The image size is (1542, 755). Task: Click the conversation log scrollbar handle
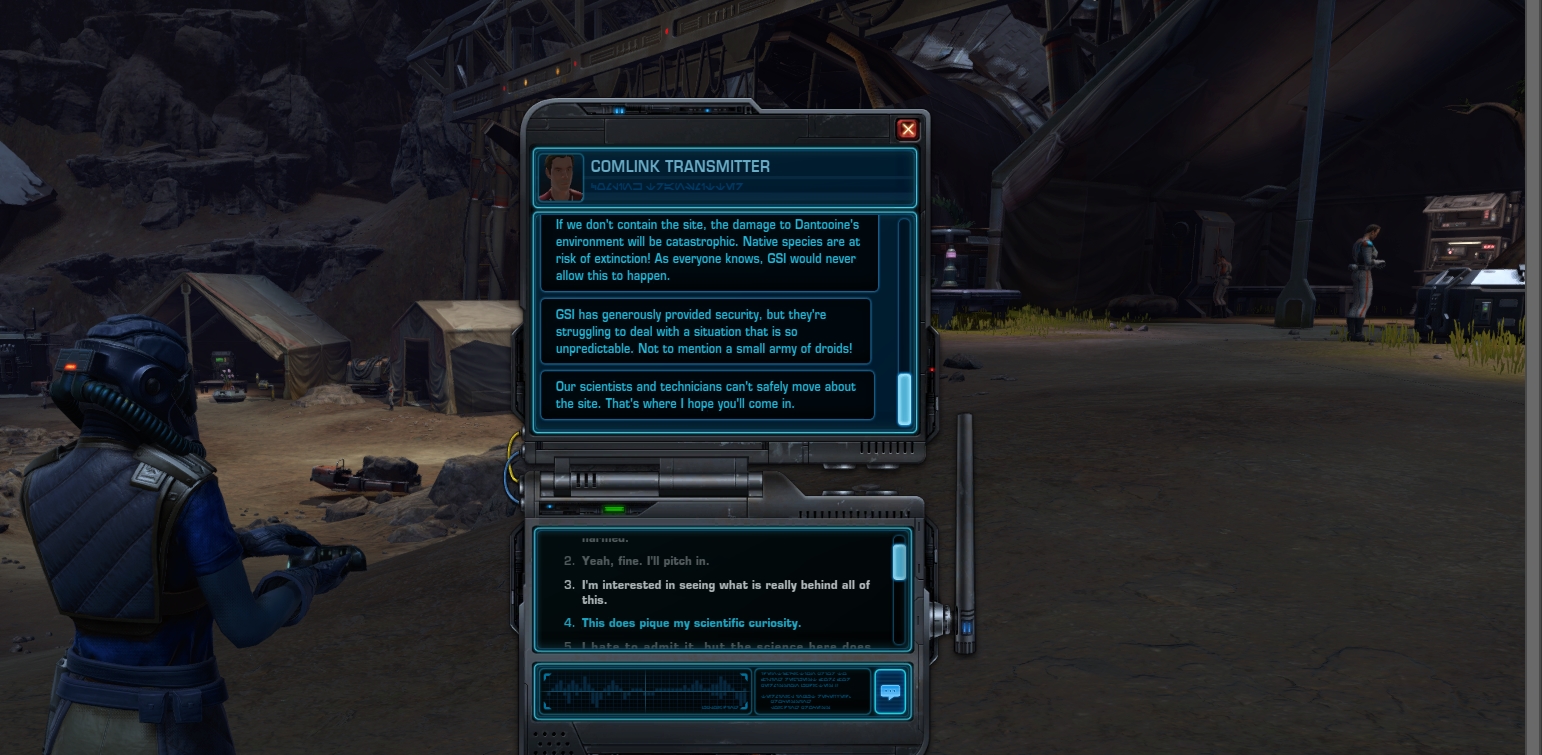(x=905, y=398)
